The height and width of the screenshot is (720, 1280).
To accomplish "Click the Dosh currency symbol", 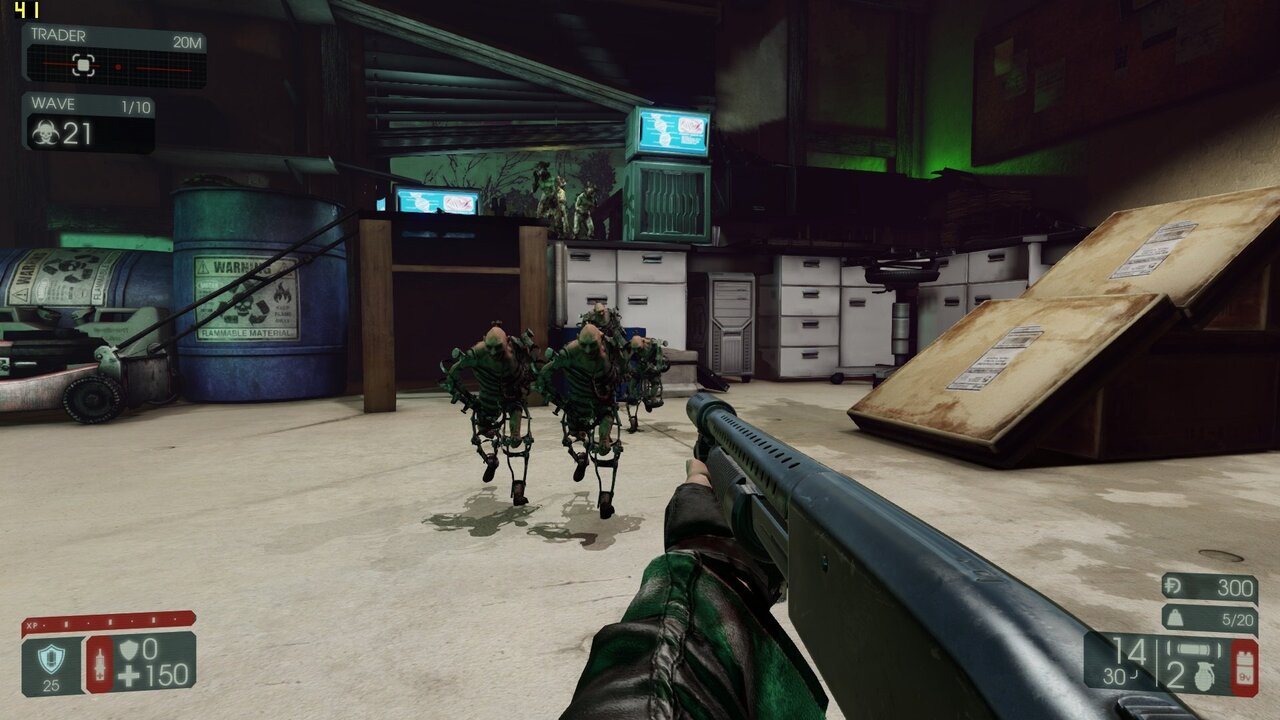I will point(1172,587).
